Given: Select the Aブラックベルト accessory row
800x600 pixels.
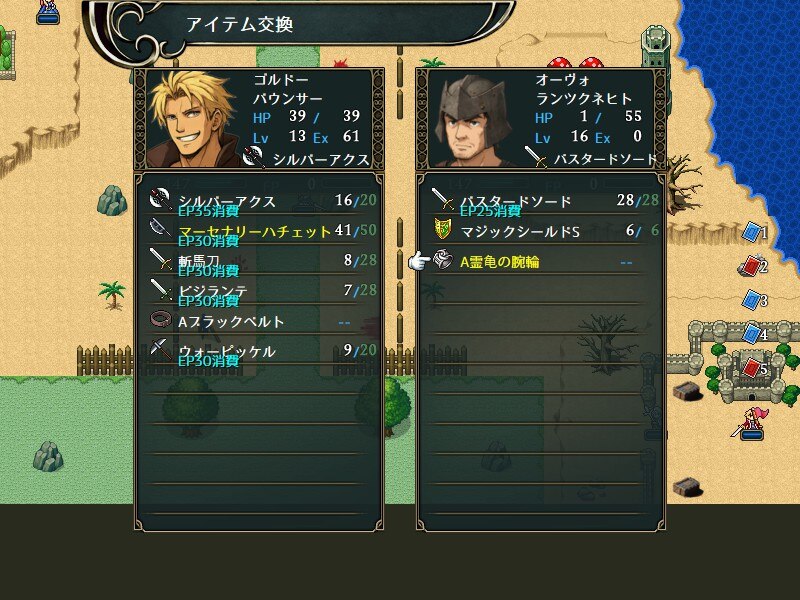Looking at the screenshot, I should tap(258, 321).
